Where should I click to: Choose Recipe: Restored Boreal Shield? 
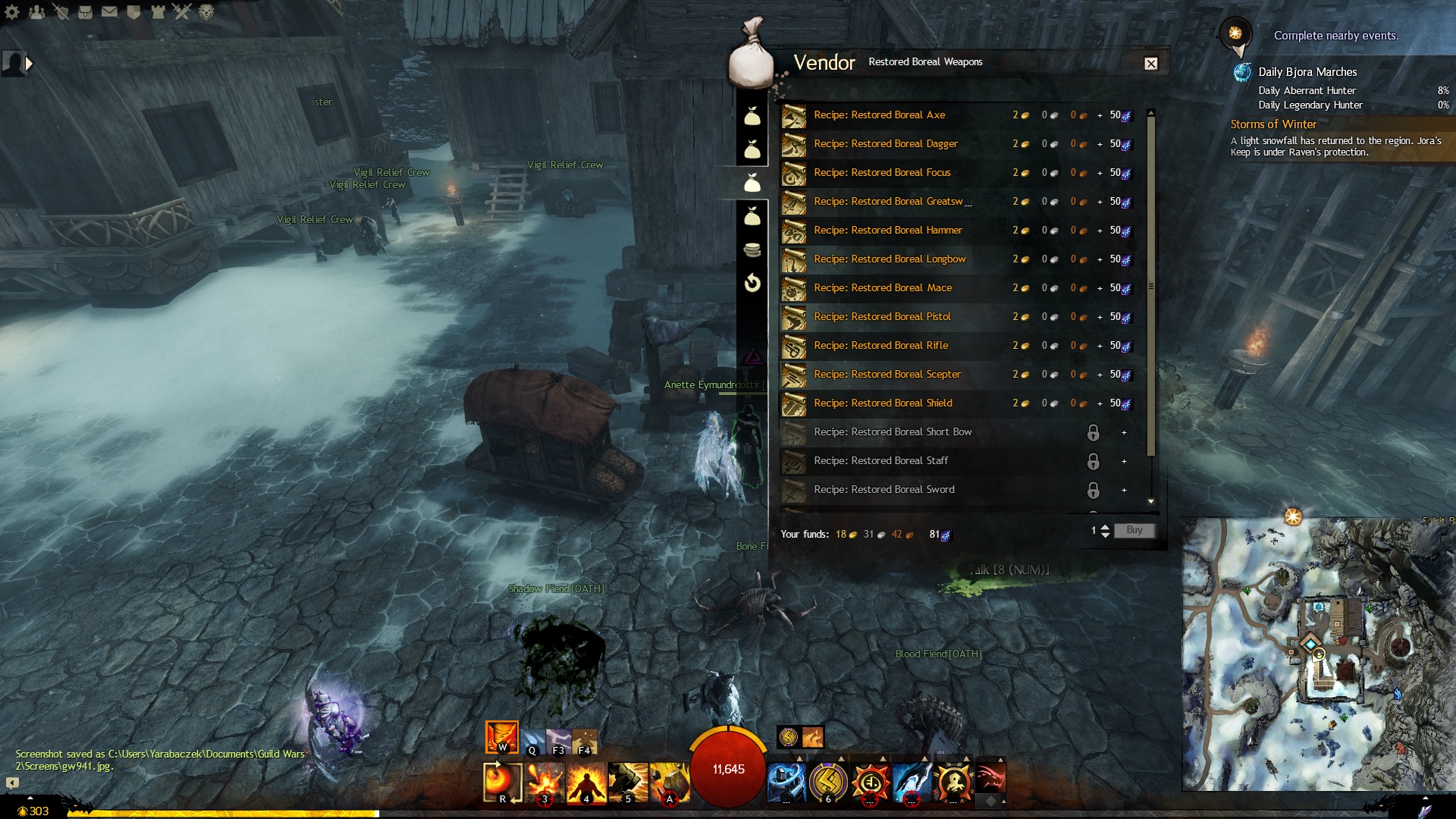pos(882,403)
